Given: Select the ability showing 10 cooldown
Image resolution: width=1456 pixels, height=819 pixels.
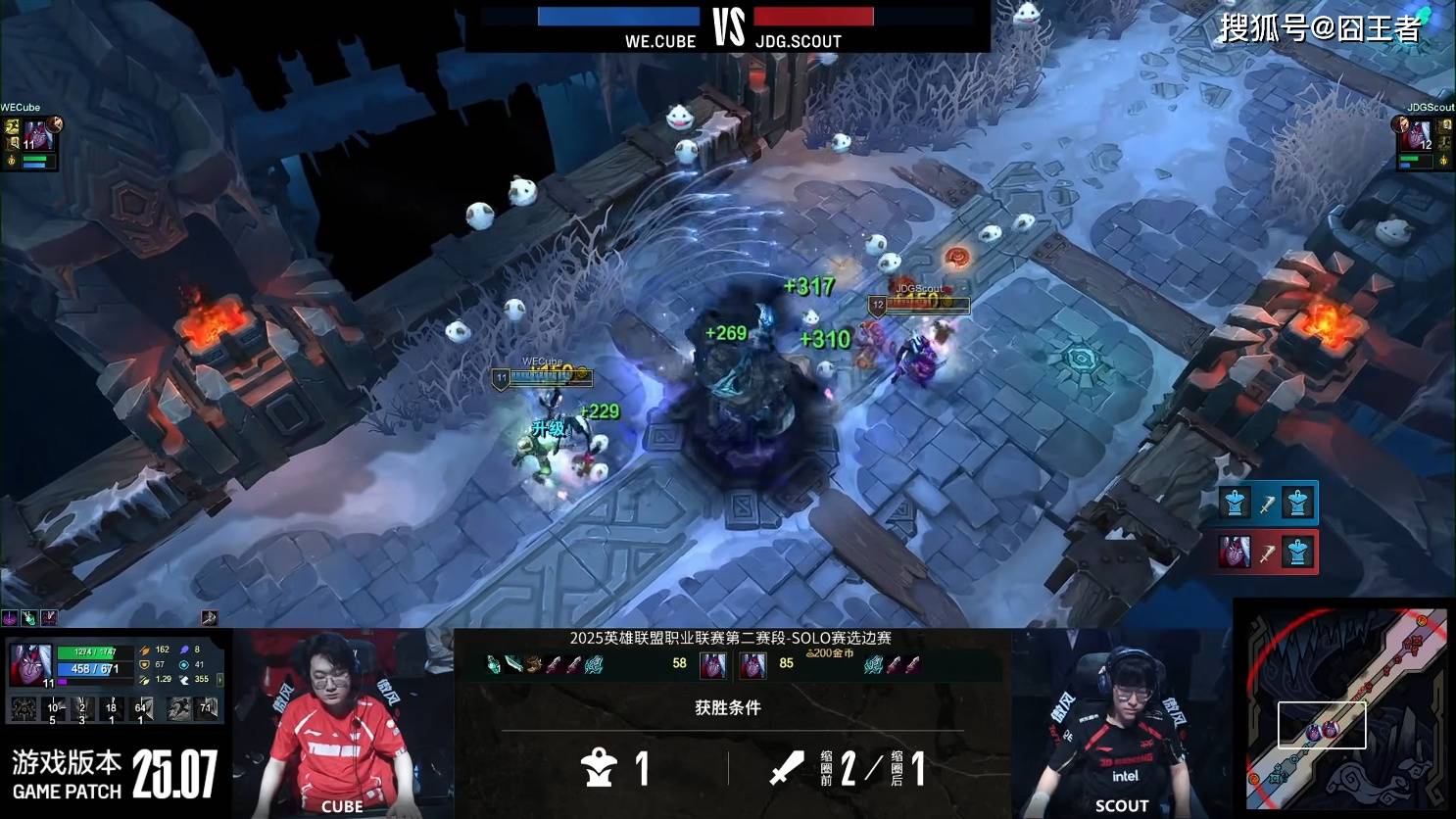Looking at the screenshot, I should [x=54, y=708].
